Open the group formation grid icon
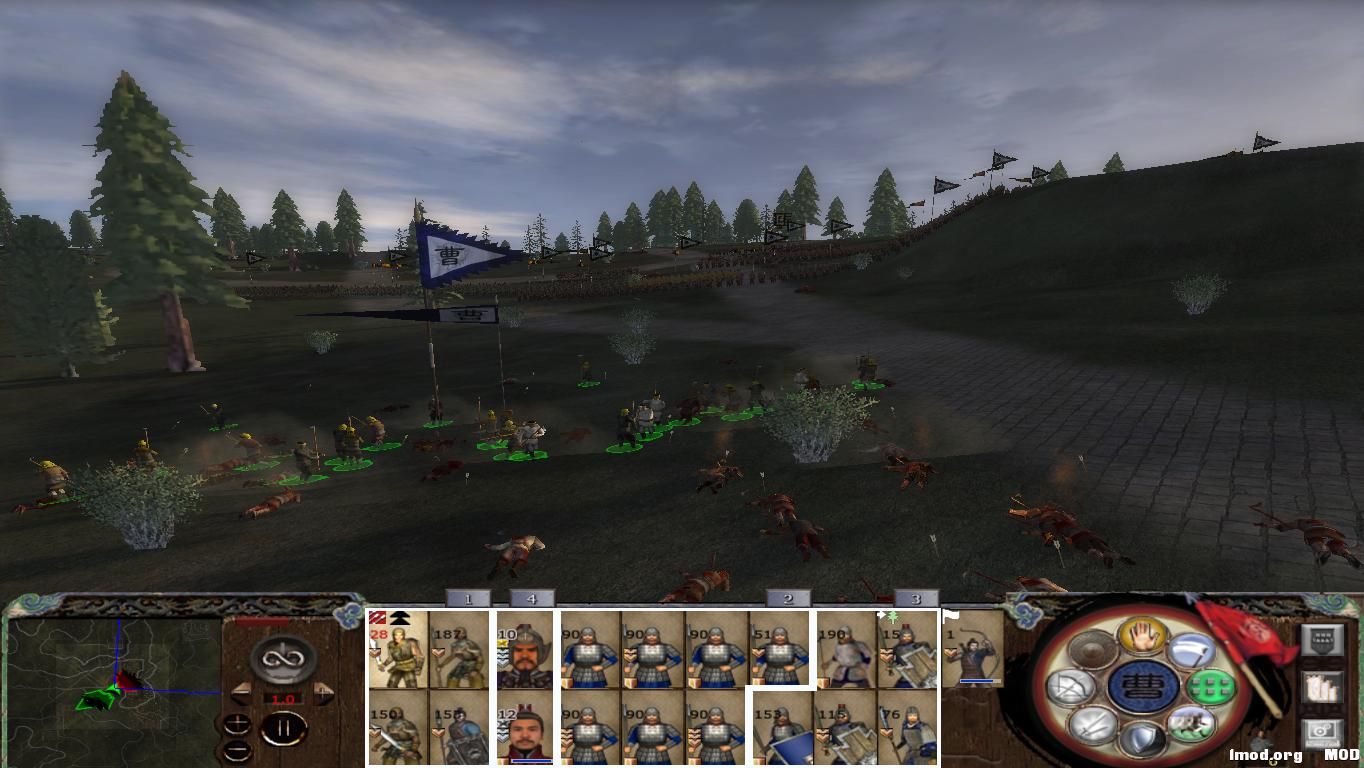 (x=1211, y=688)
